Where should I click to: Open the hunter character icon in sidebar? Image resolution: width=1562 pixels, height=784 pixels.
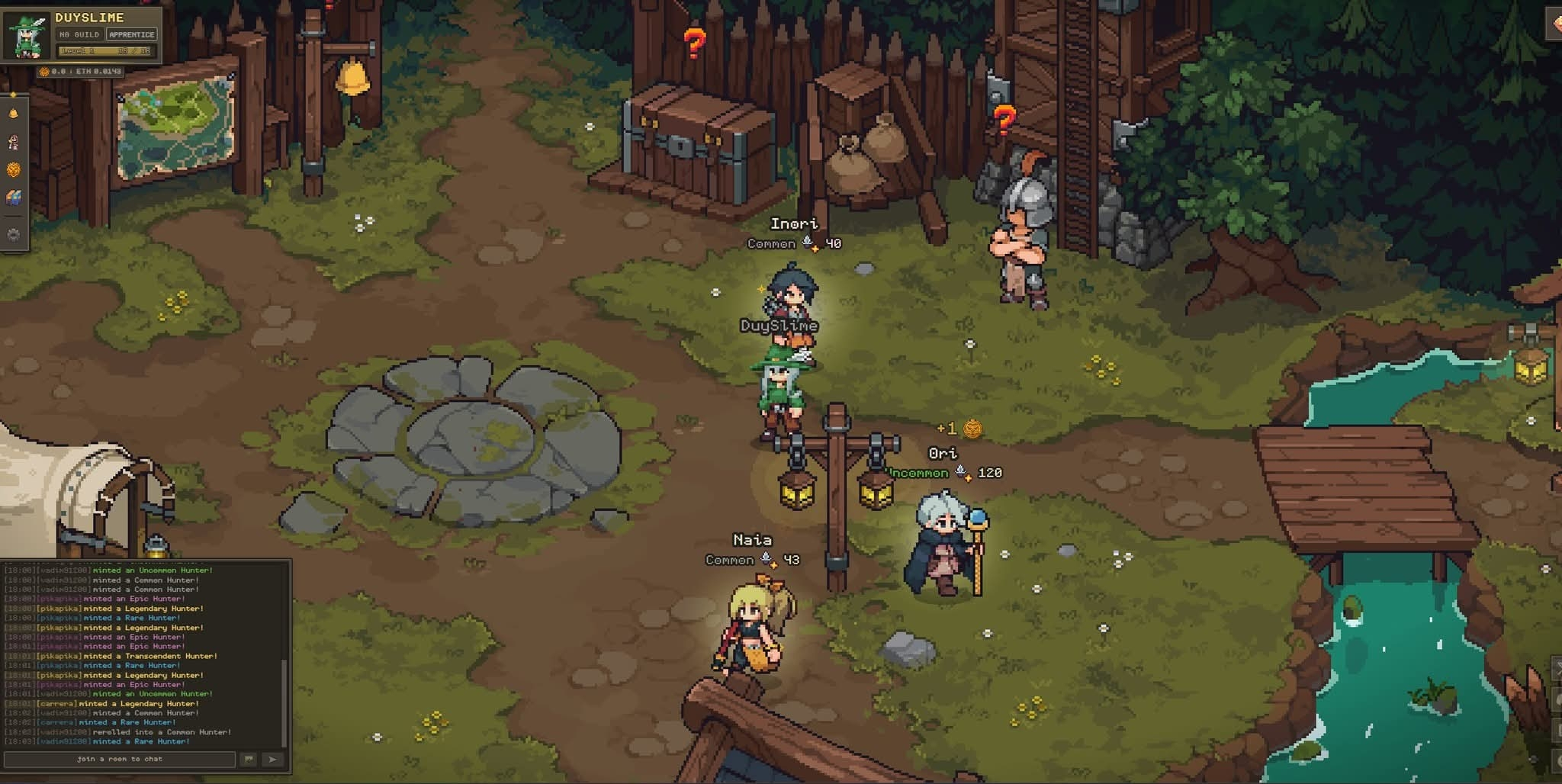13,142
